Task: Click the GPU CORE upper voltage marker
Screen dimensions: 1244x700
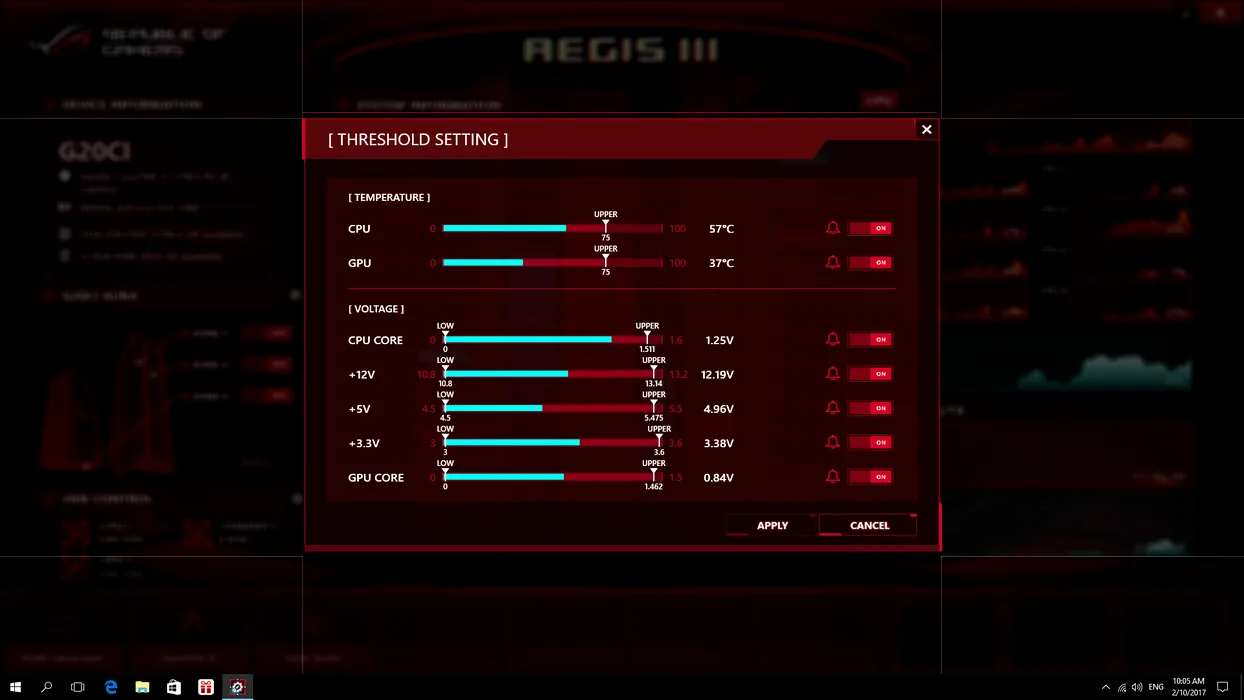Action: (x=654, y=476)
